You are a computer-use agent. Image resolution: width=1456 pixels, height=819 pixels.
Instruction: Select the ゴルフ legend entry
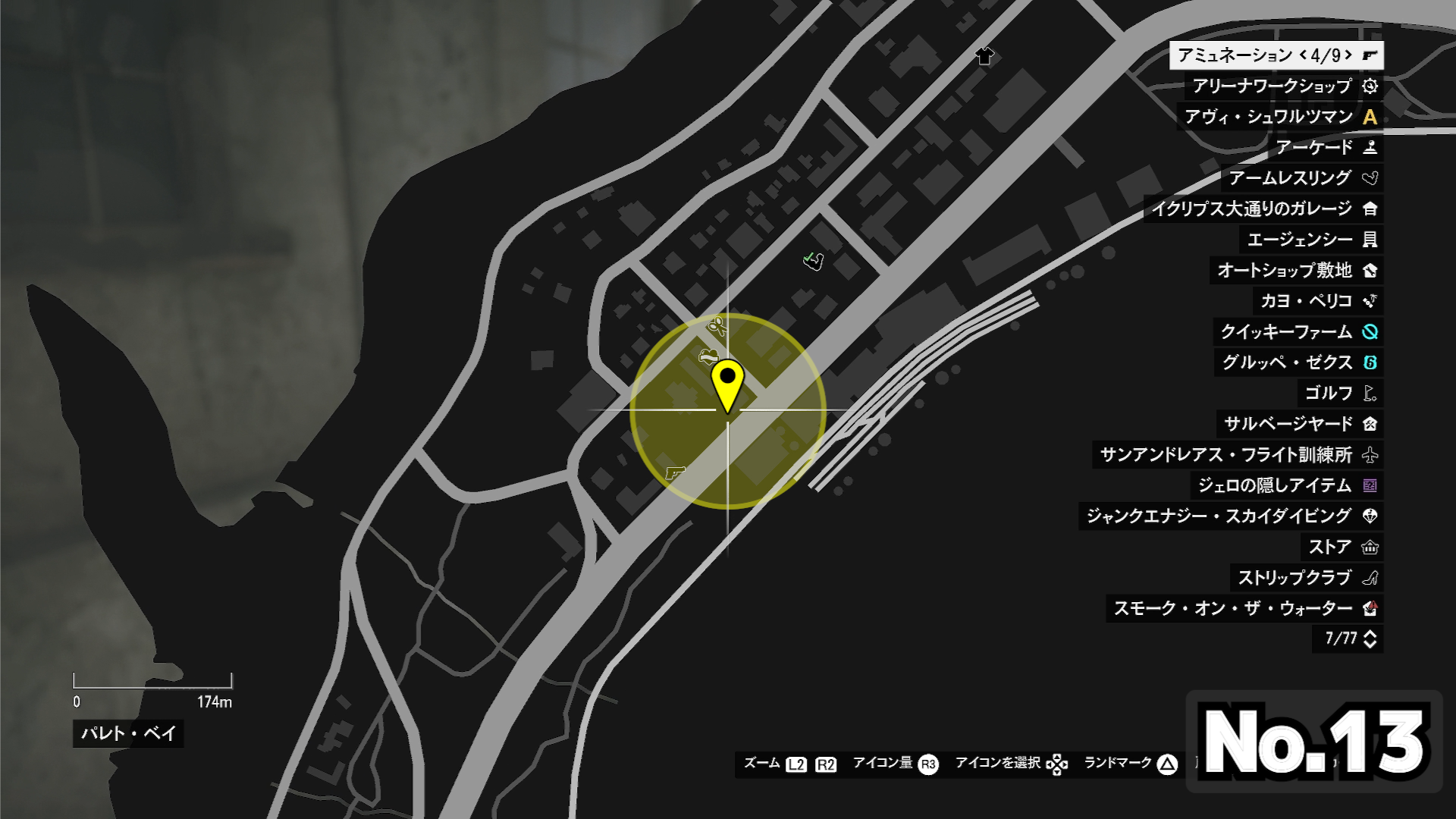coord(1339,393)
